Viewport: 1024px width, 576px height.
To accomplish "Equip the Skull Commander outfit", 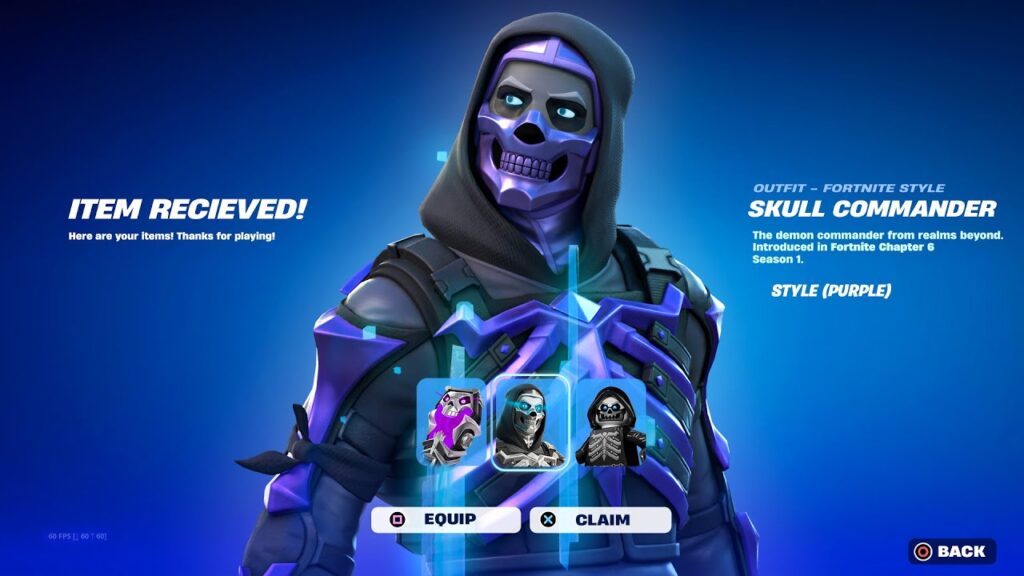I will 446,520.
